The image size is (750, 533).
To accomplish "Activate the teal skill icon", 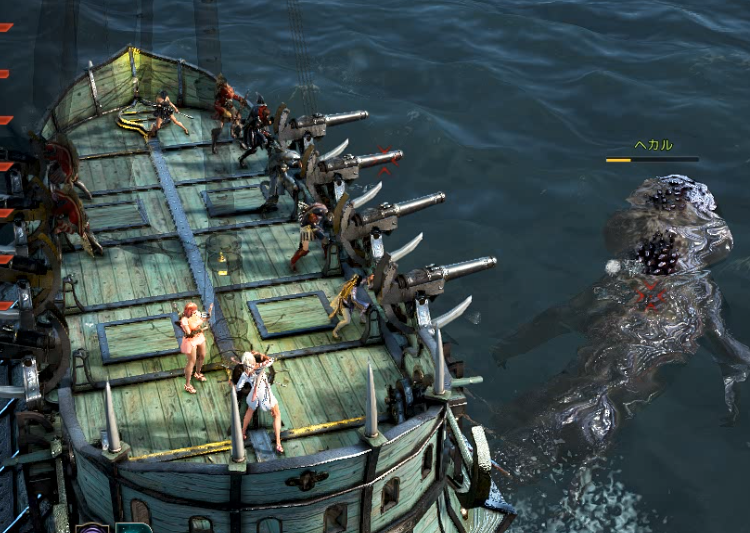I will [133, 528].
